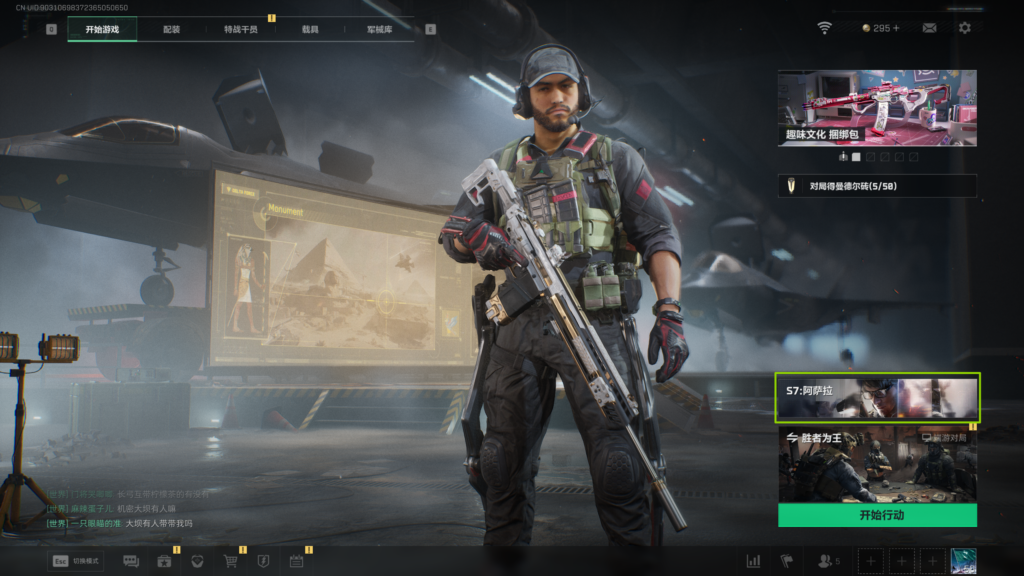
Task: Switch to the 配装 loadout tab
Action: [172, 29]
